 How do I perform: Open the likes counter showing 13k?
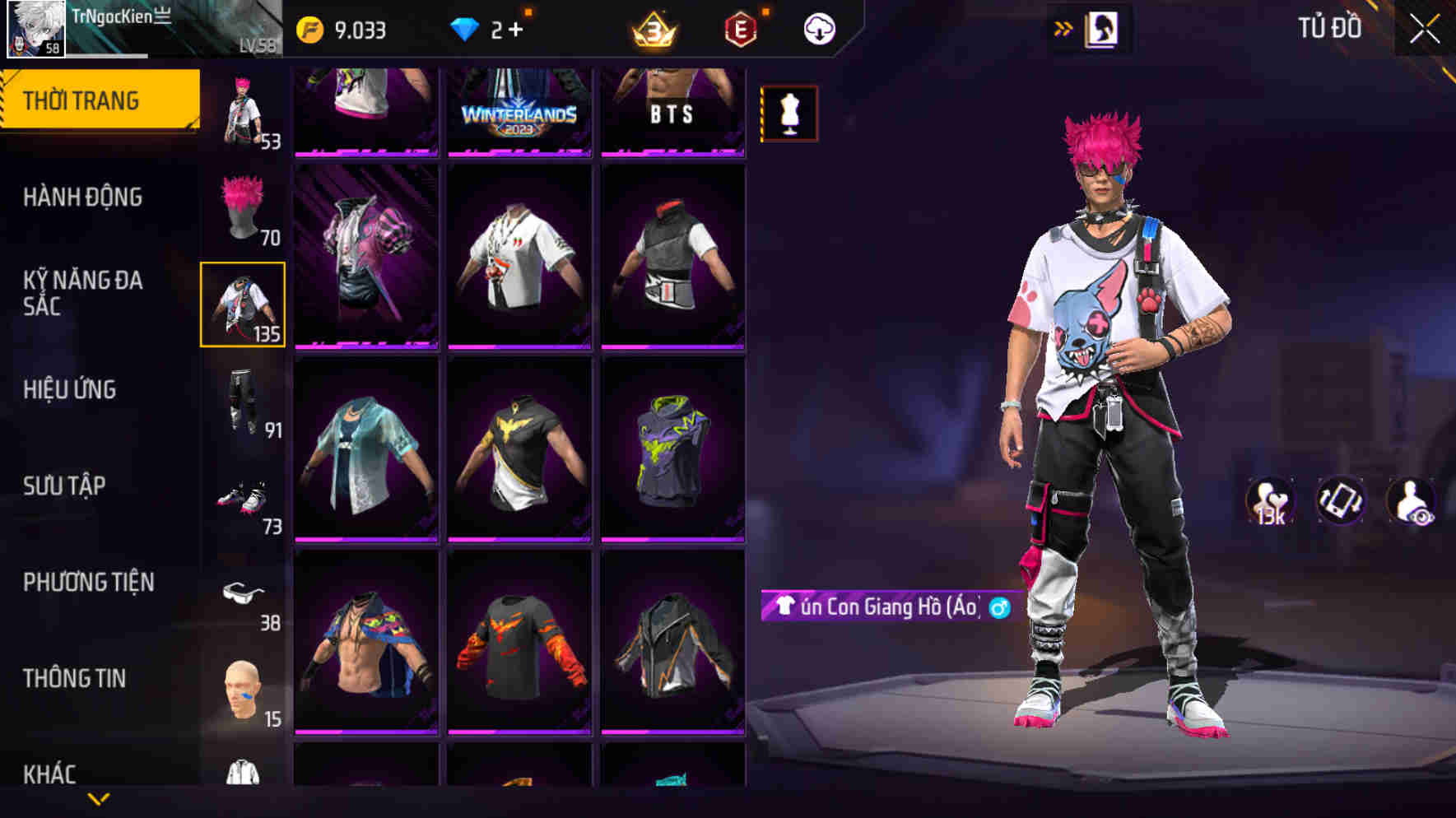tap(1272, 500)
